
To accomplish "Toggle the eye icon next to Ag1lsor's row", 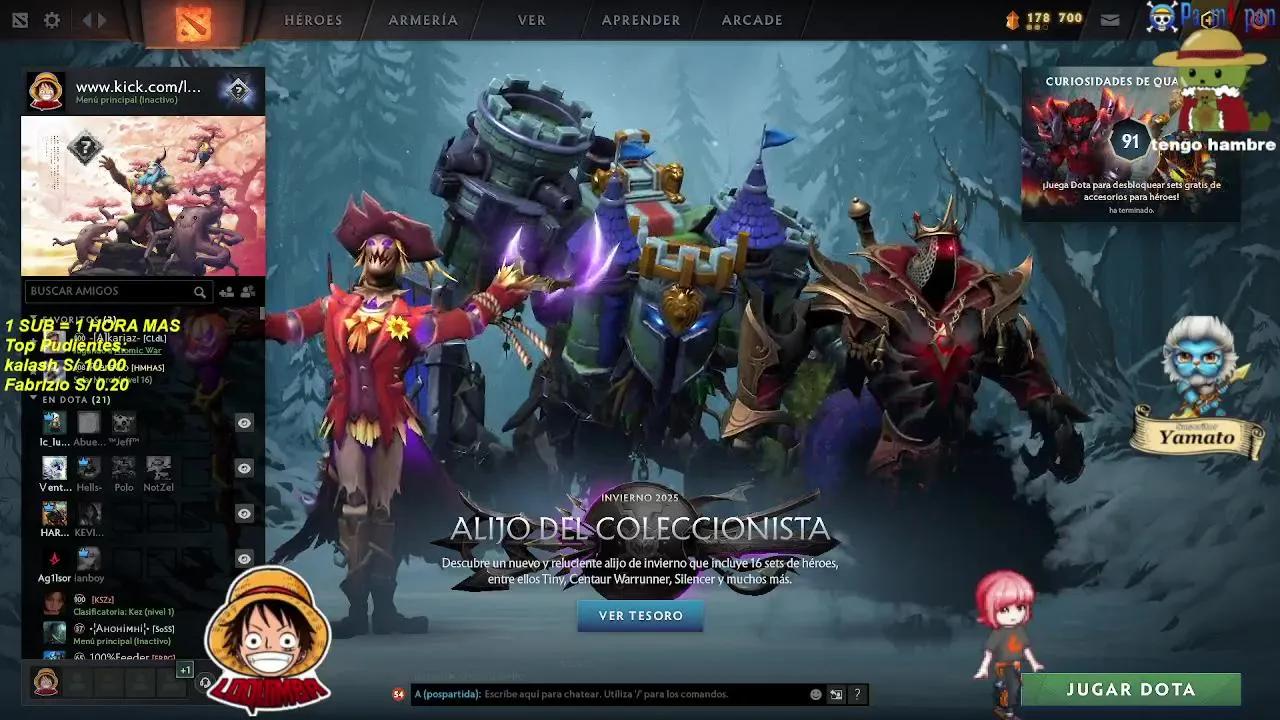I will pyautogui.click(x=243, y=558).
